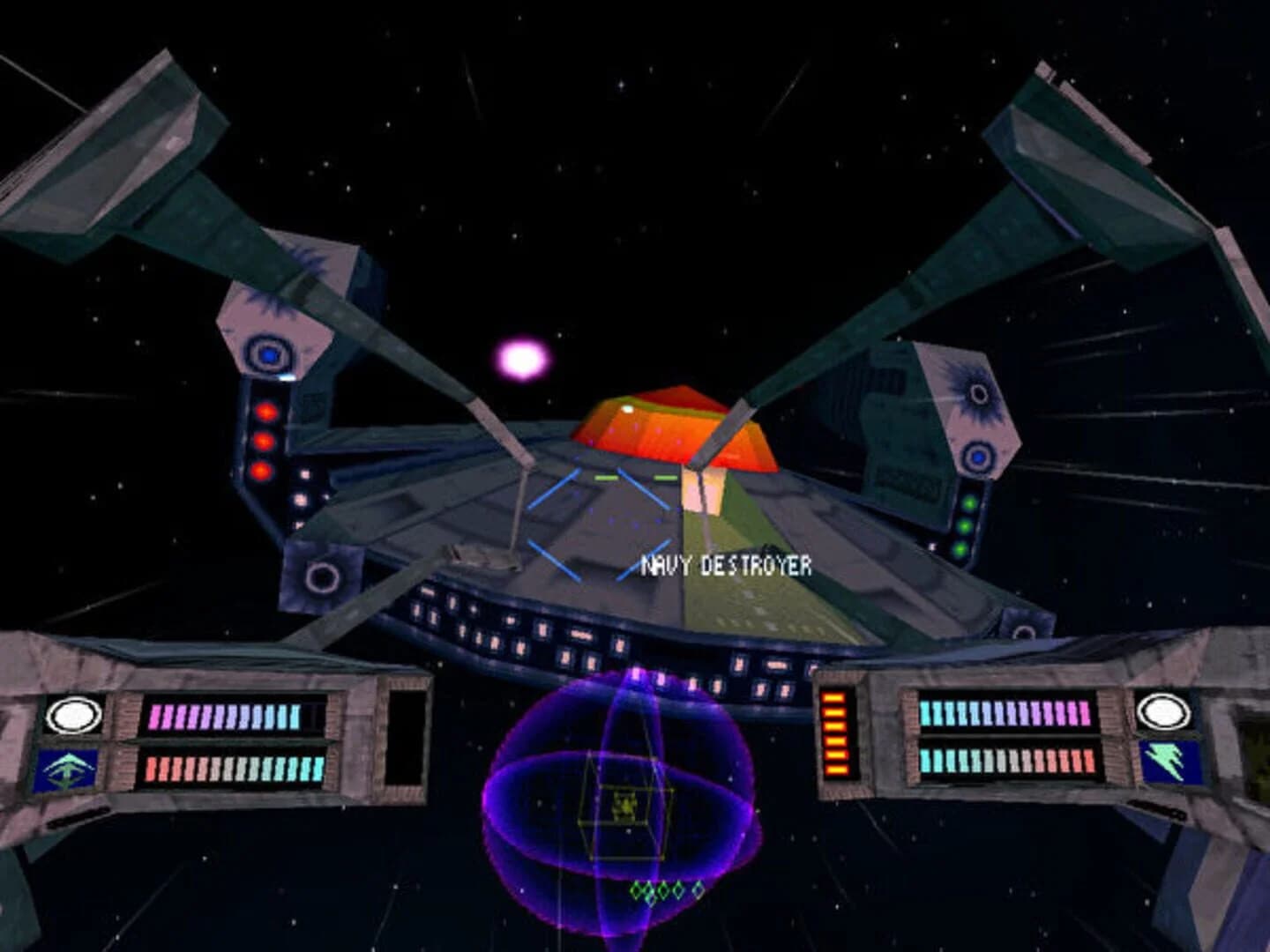
Task: Click the pink-to-cyan spectrum gauge on left console
Action: pyautogui.click(x=225, y=716)
